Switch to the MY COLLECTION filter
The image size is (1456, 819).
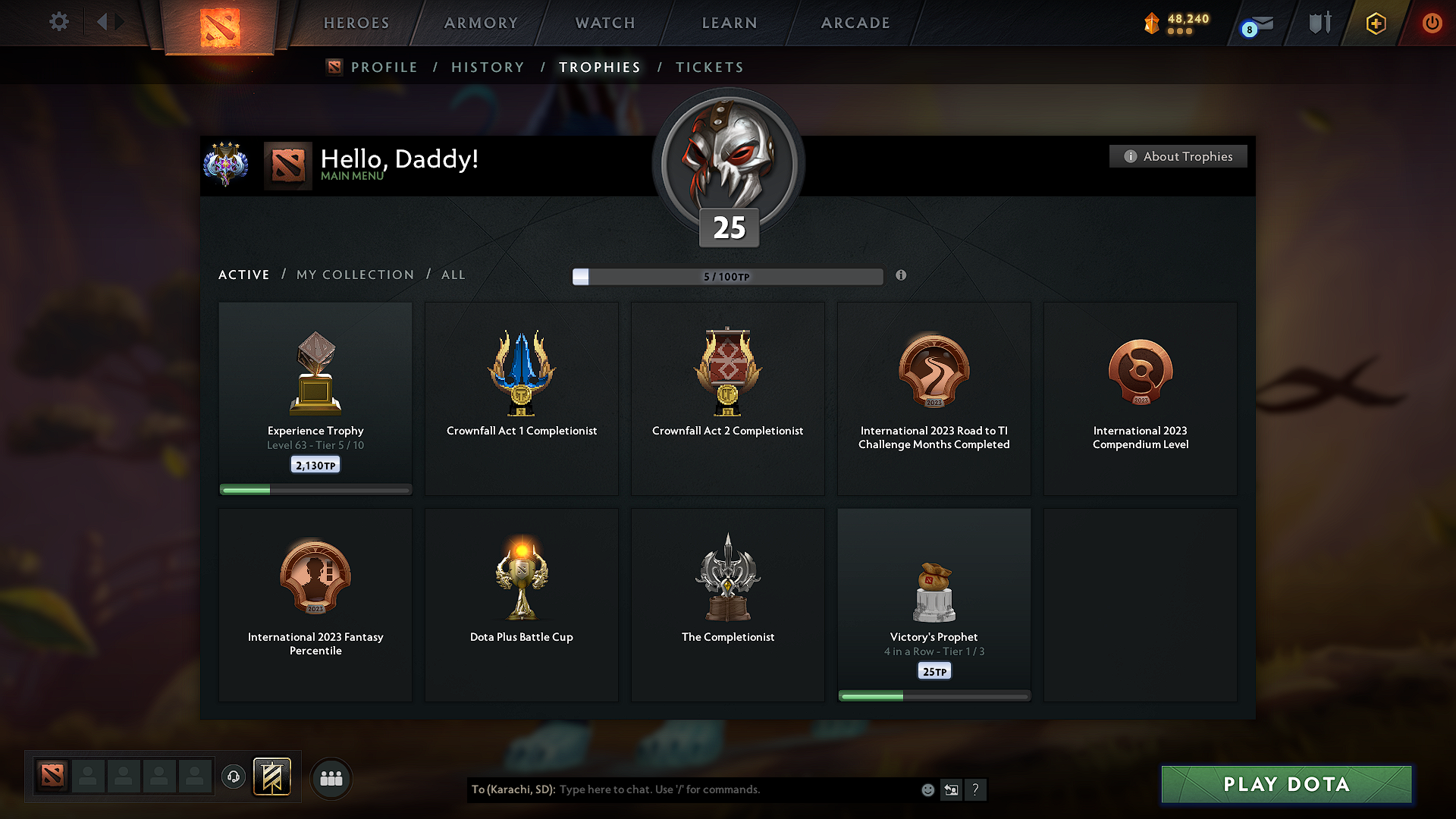[x=354, y=275]
